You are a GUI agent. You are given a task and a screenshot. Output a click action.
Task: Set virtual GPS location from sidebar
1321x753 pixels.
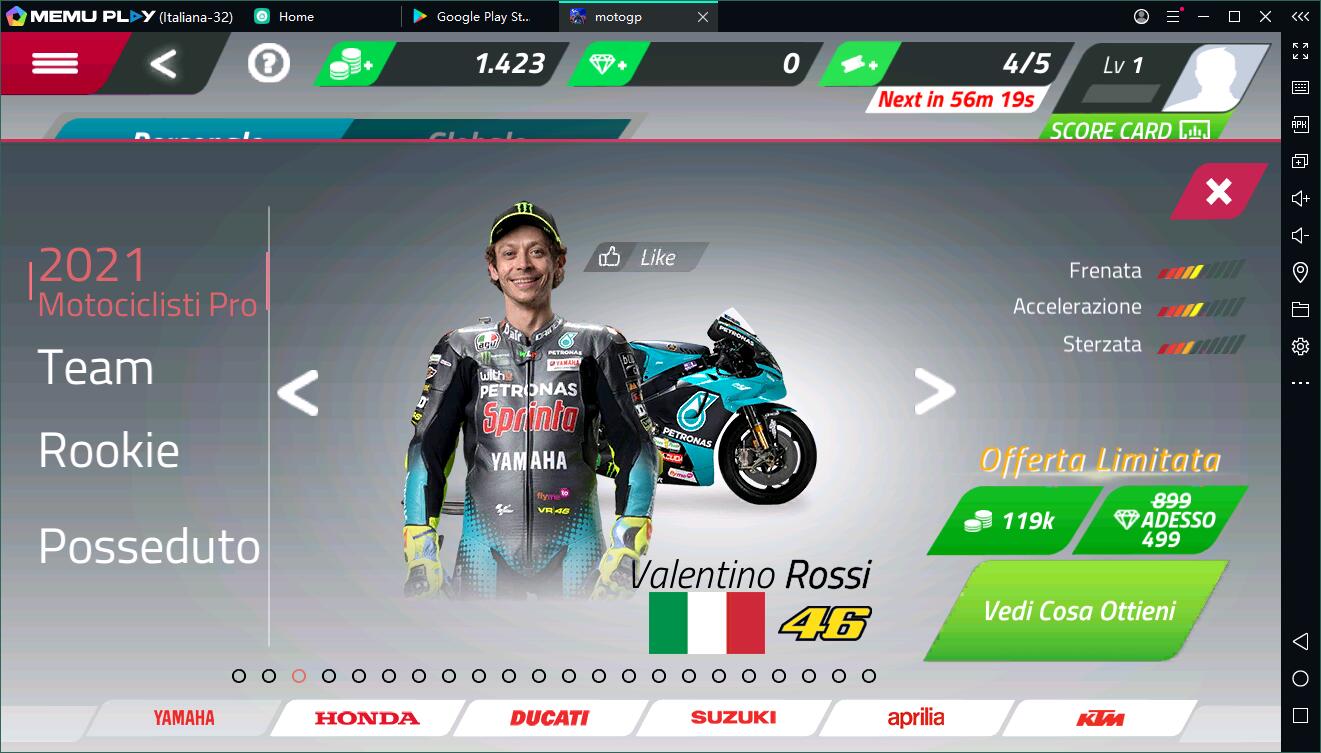click(1300, 272)
